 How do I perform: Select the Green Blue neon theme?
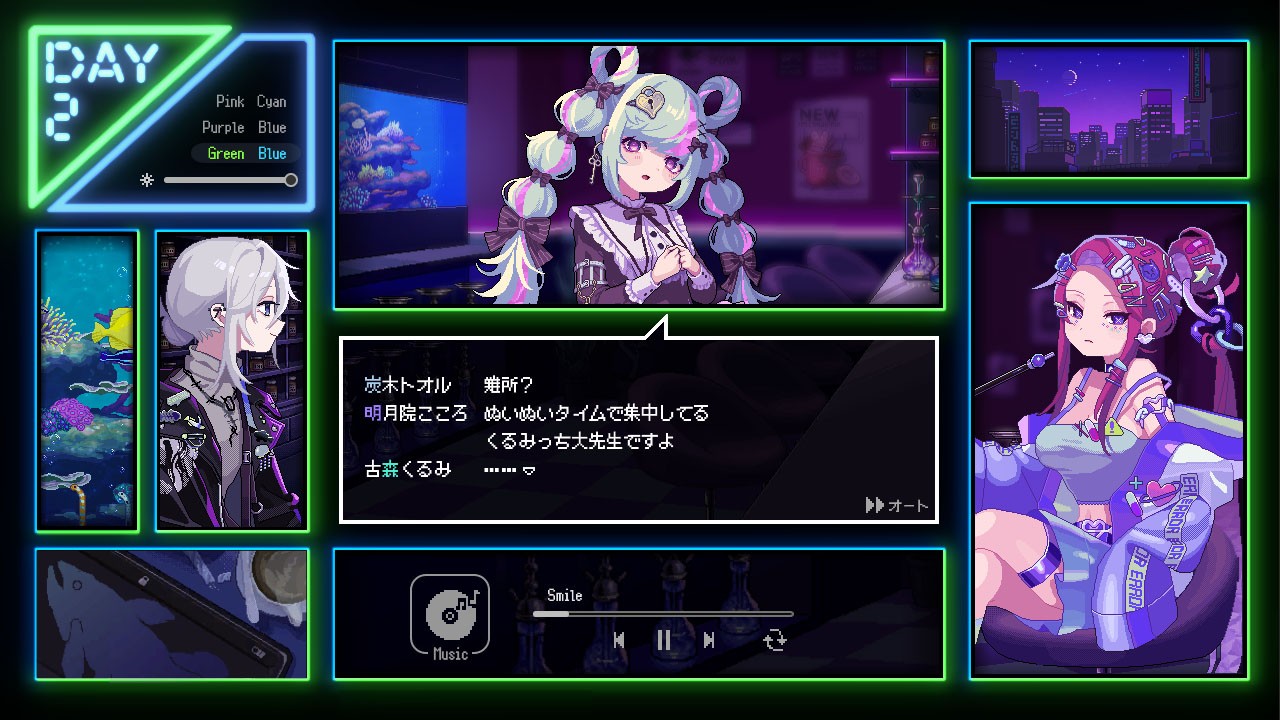coord(245,153)
